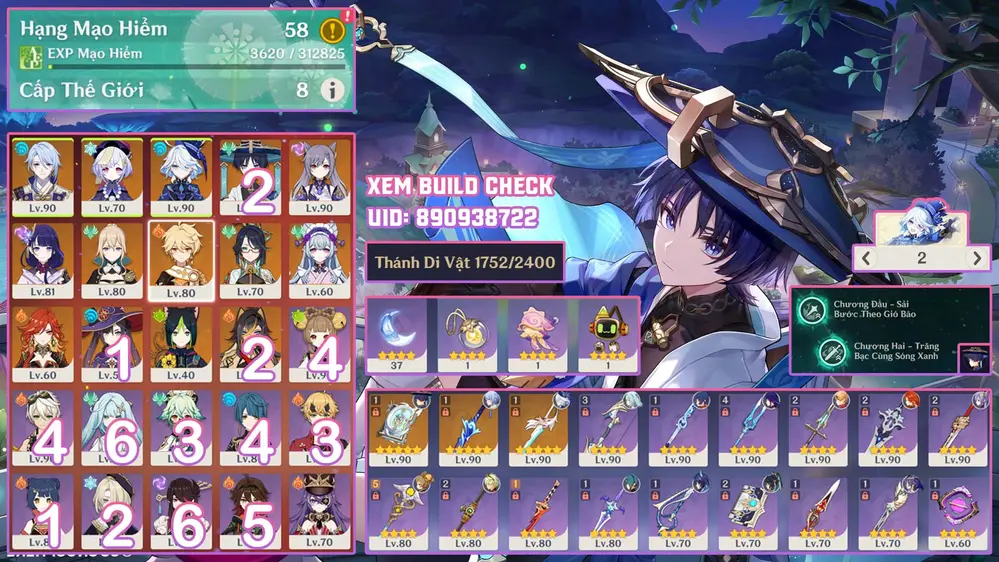
Task: Go to the previous showcase character with left arrow
Action: click(x=867, y=258)
